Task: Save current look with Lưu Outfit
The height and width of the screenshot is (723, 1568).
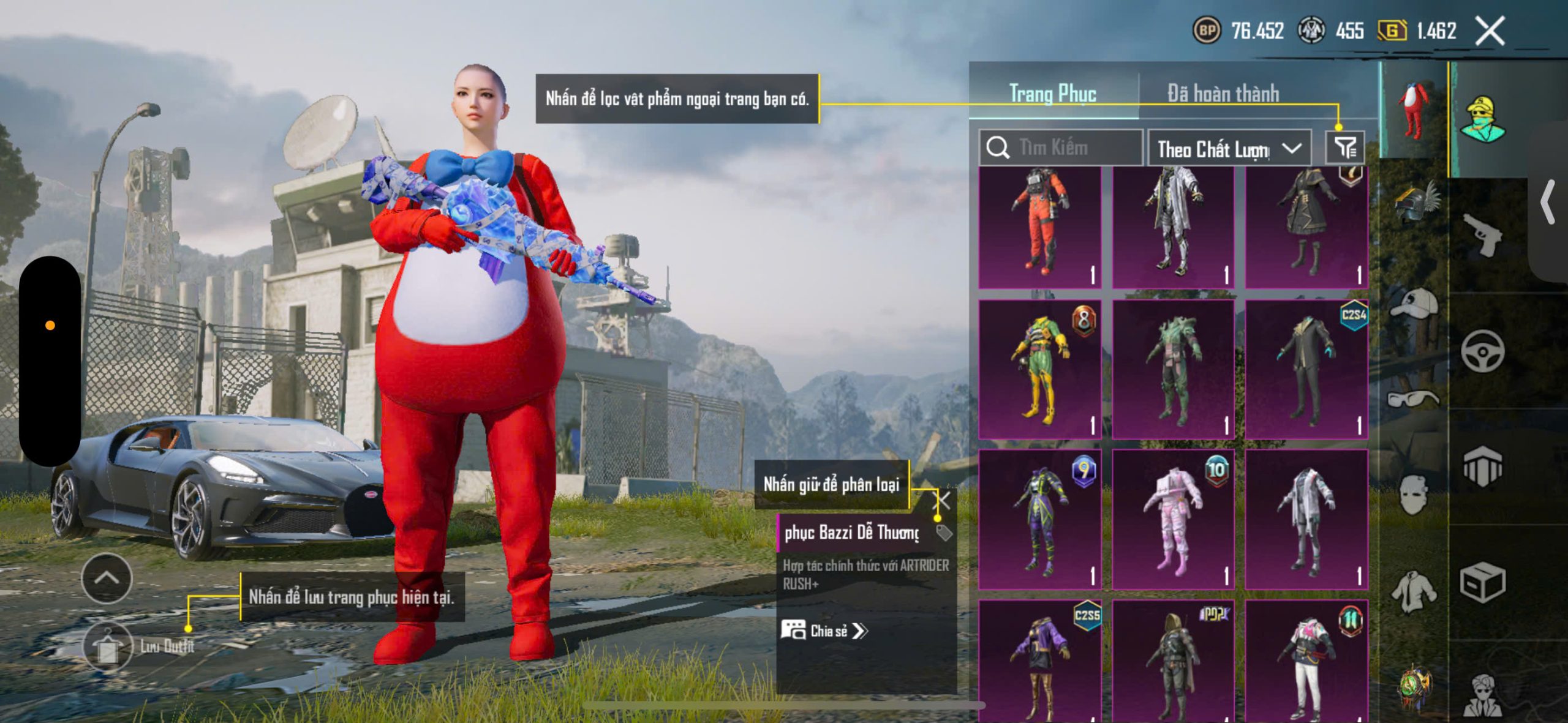Action: 108,646
